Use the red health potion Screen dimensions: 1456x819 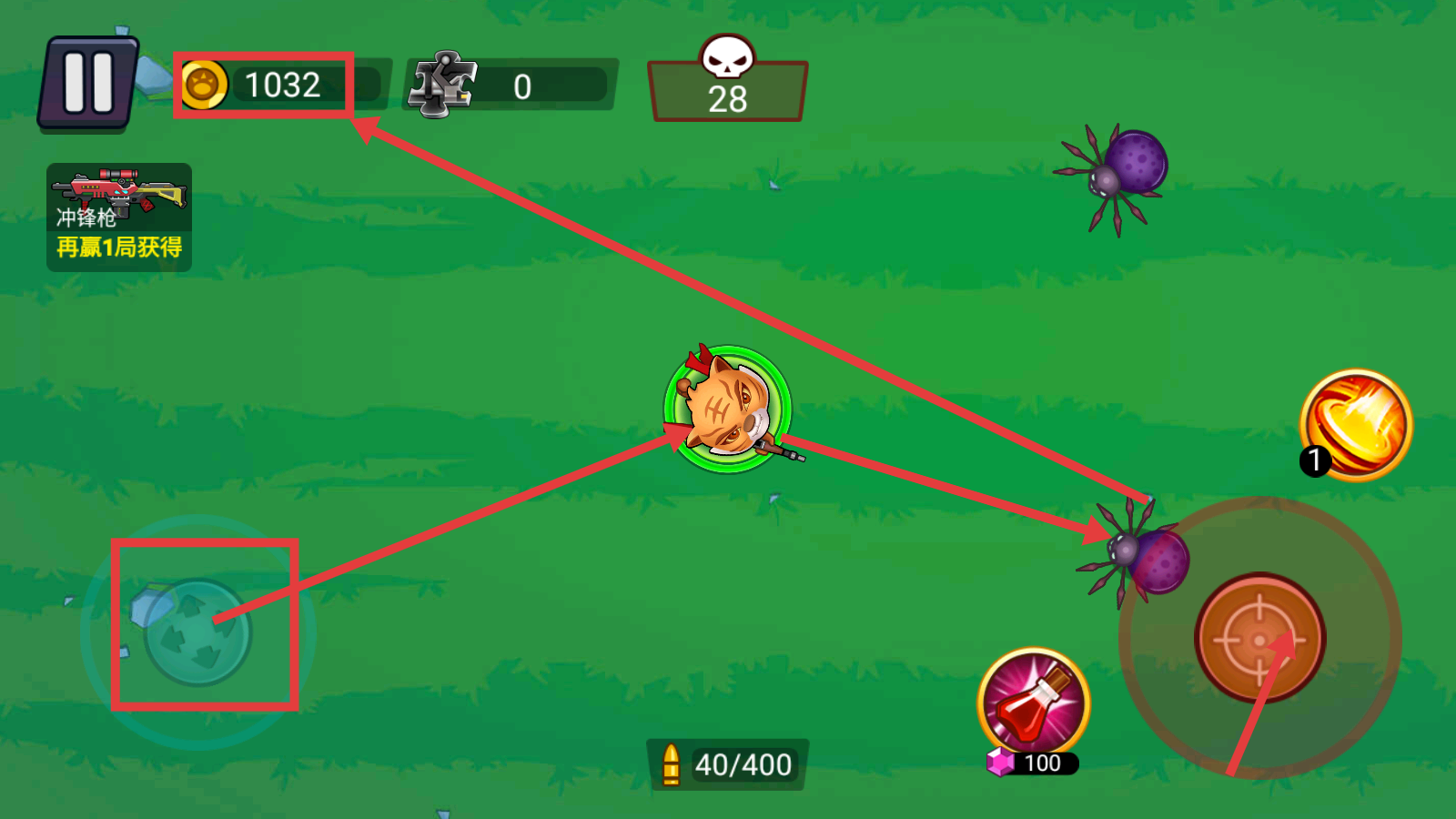coord(1034,703)
